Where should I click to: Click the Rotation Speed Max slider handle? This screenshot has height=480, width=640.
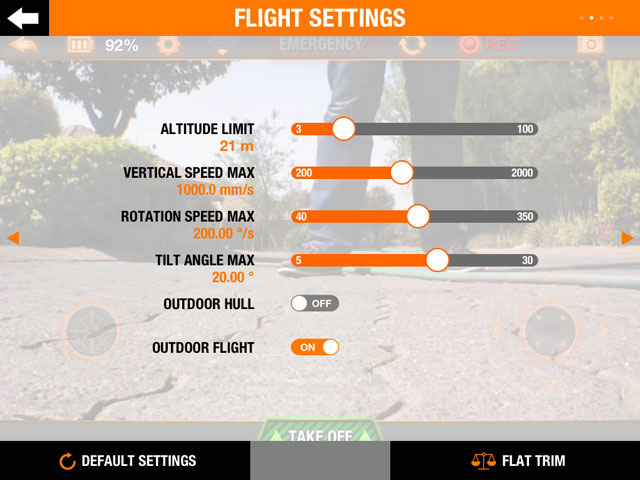[x=418, y=216]
